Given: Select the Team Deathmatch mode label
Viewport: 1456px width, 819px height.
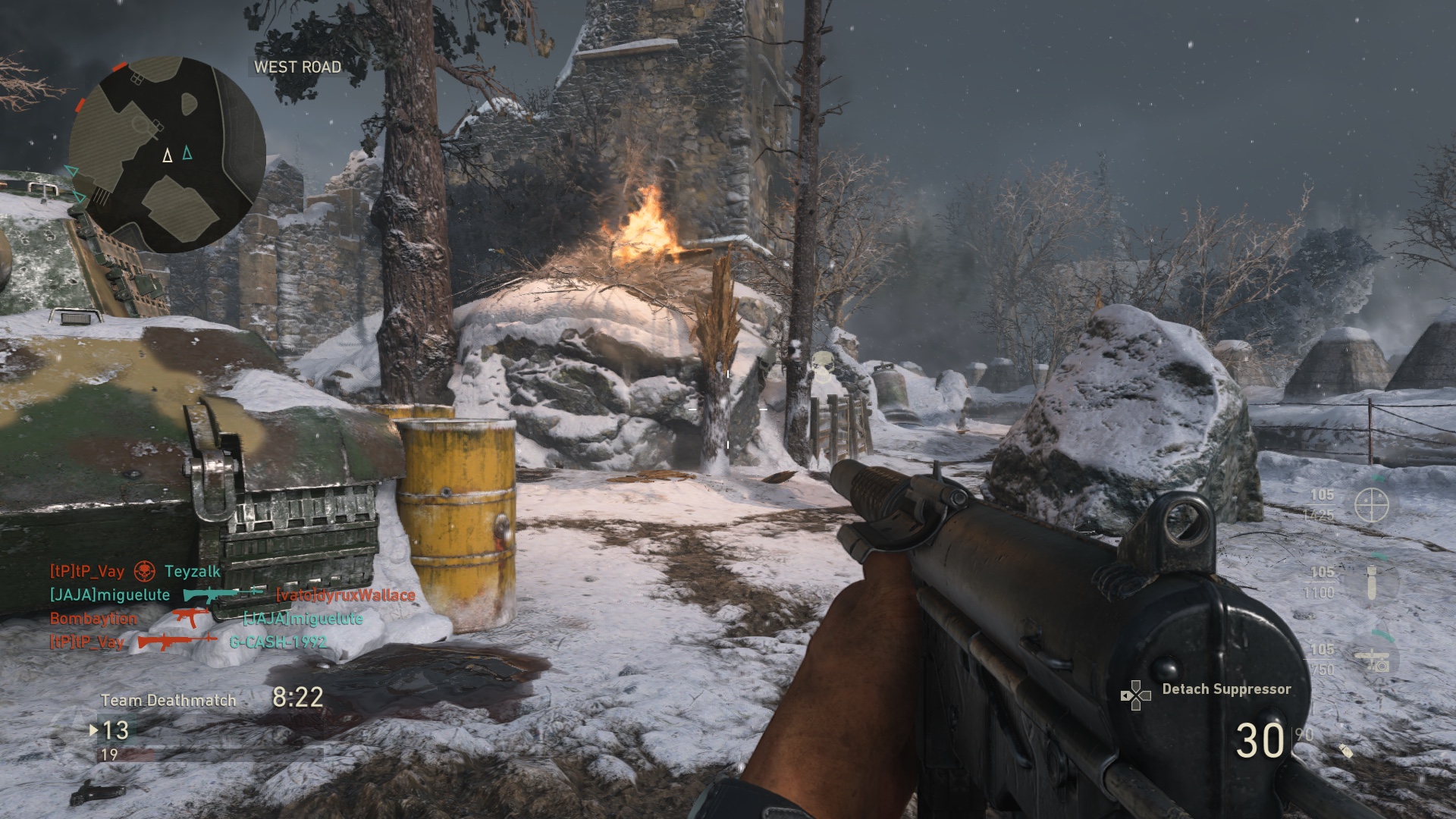Looking at the screenshot, I should pos(168,700).
